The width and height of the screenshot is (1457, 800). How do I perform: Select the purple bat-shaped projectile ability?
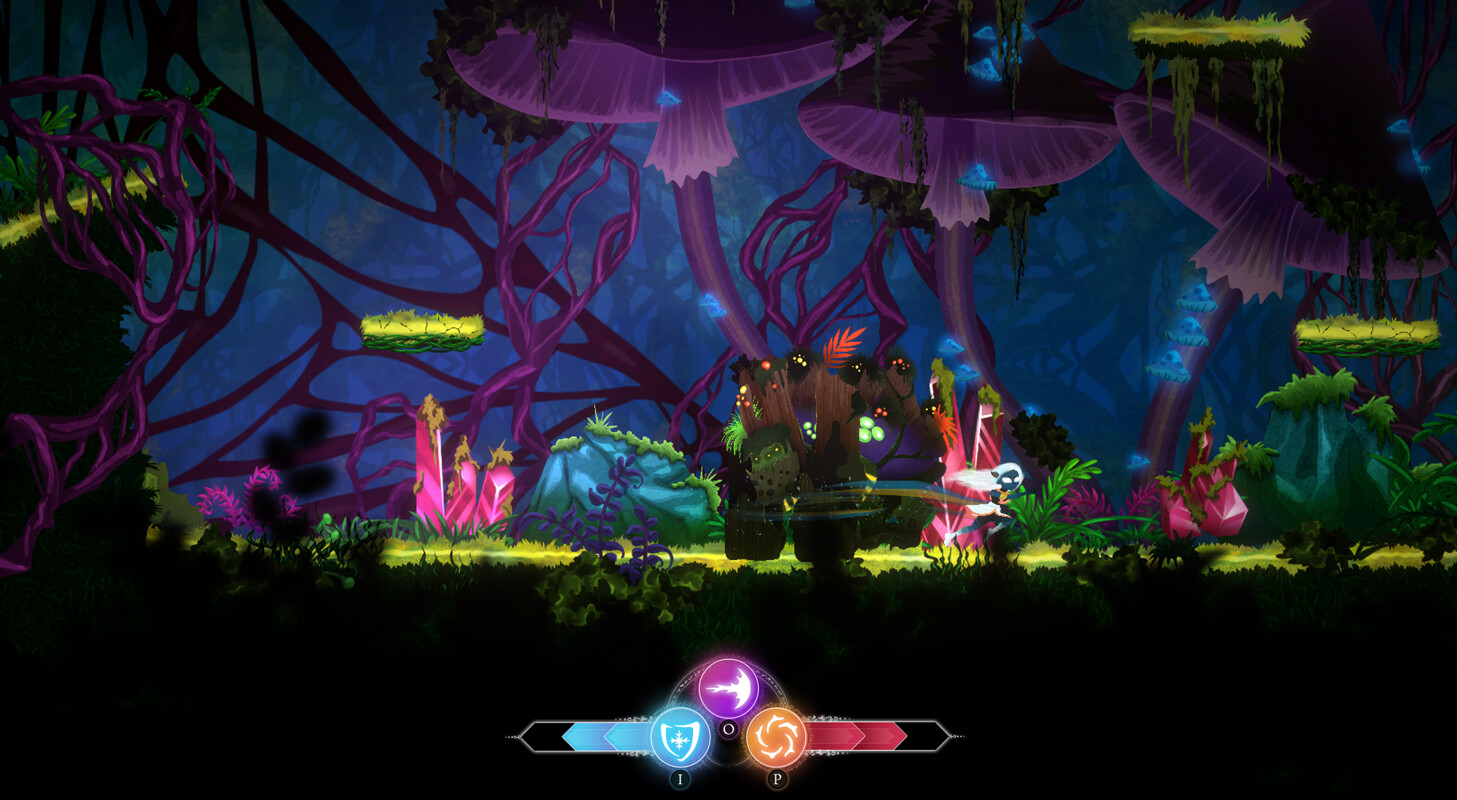[x=728, y=687]
